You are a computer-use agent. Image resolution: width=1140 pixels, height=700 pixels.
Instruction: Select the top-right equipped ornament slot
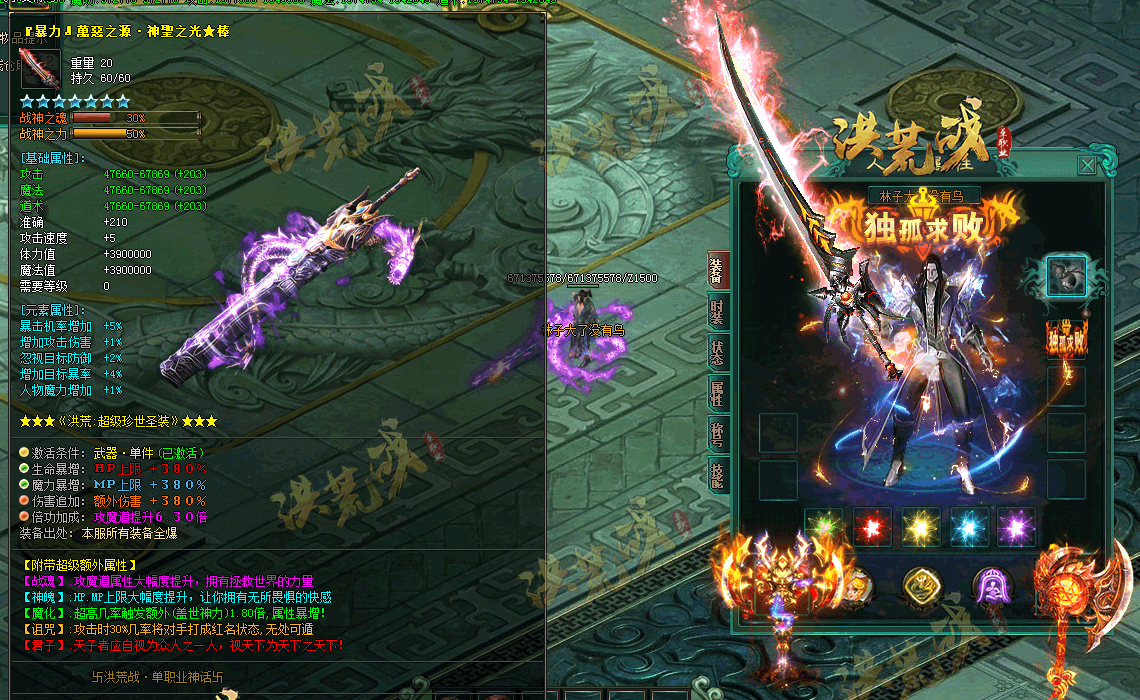point(1066,277)
